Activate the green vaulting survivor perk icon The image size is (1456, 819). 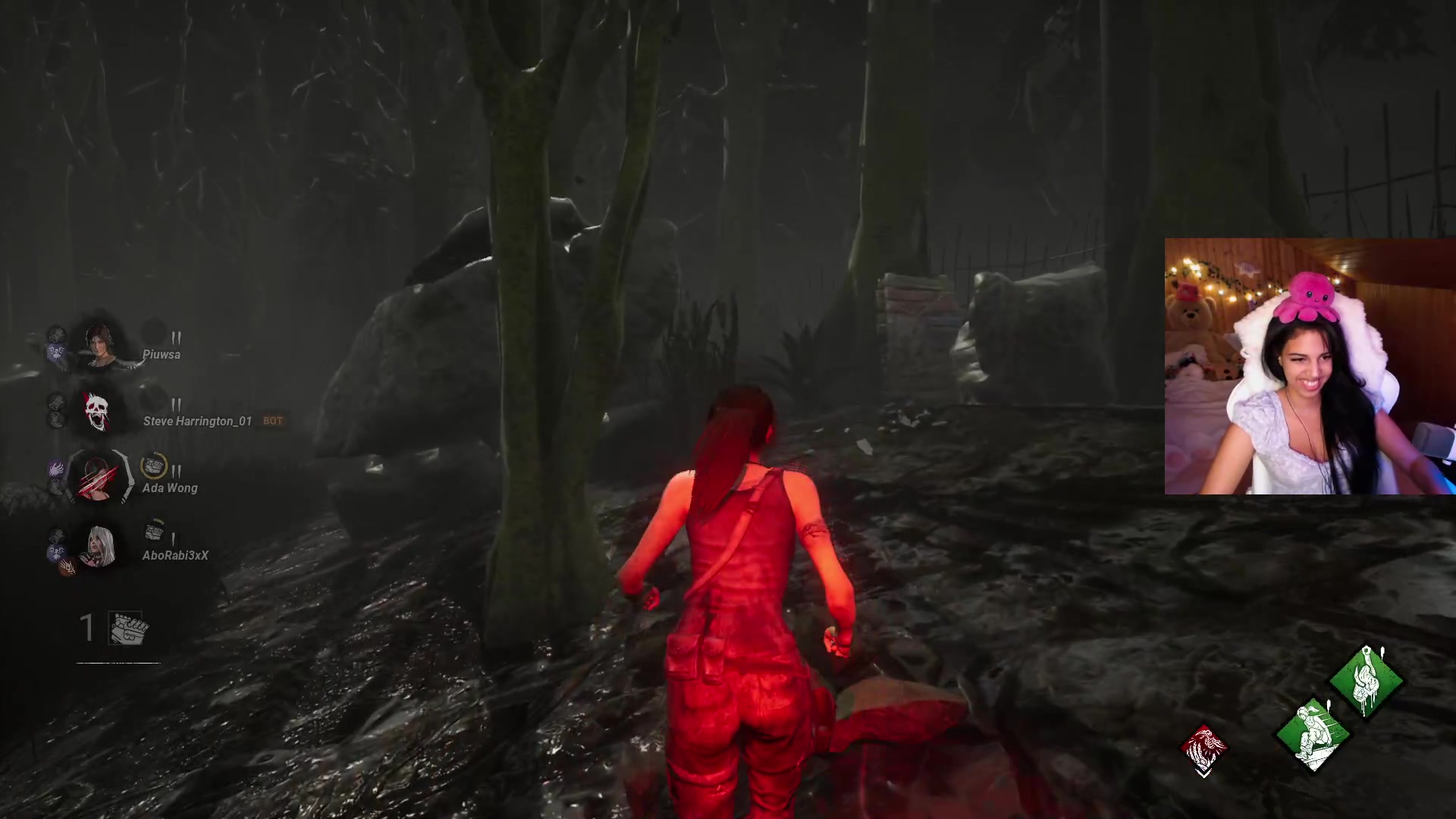[x=1312, y=734]
